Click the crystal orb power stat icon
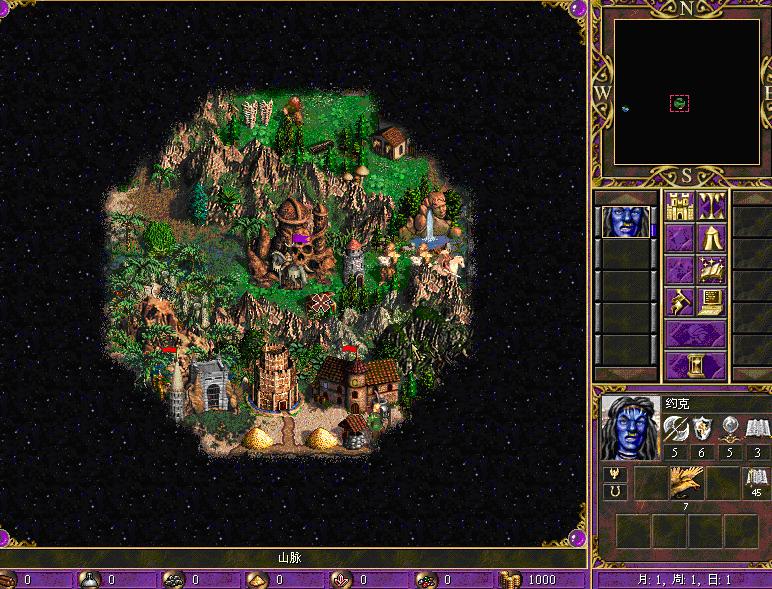 tap(731, 428)
